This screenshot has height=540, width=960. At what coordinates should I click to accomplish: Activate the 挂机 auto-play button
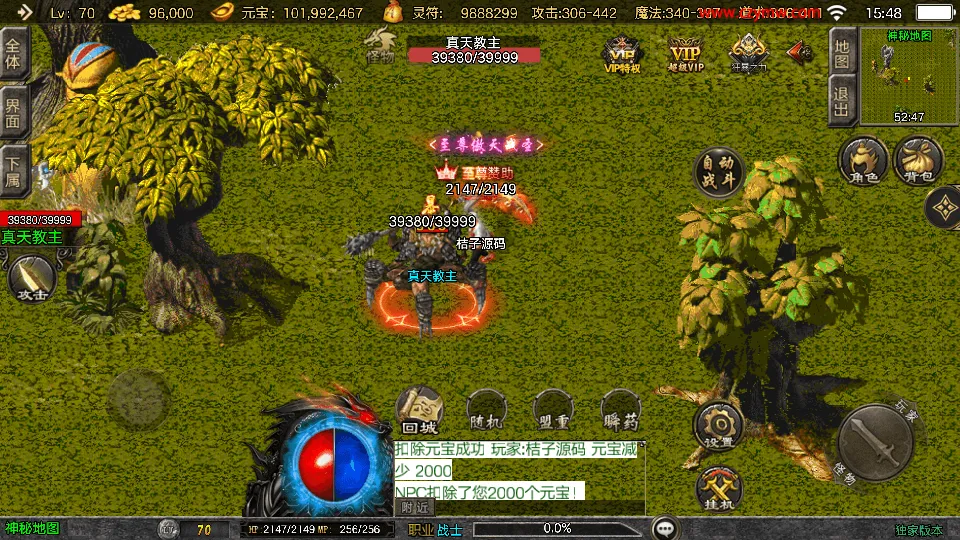[x=719, y=487]
